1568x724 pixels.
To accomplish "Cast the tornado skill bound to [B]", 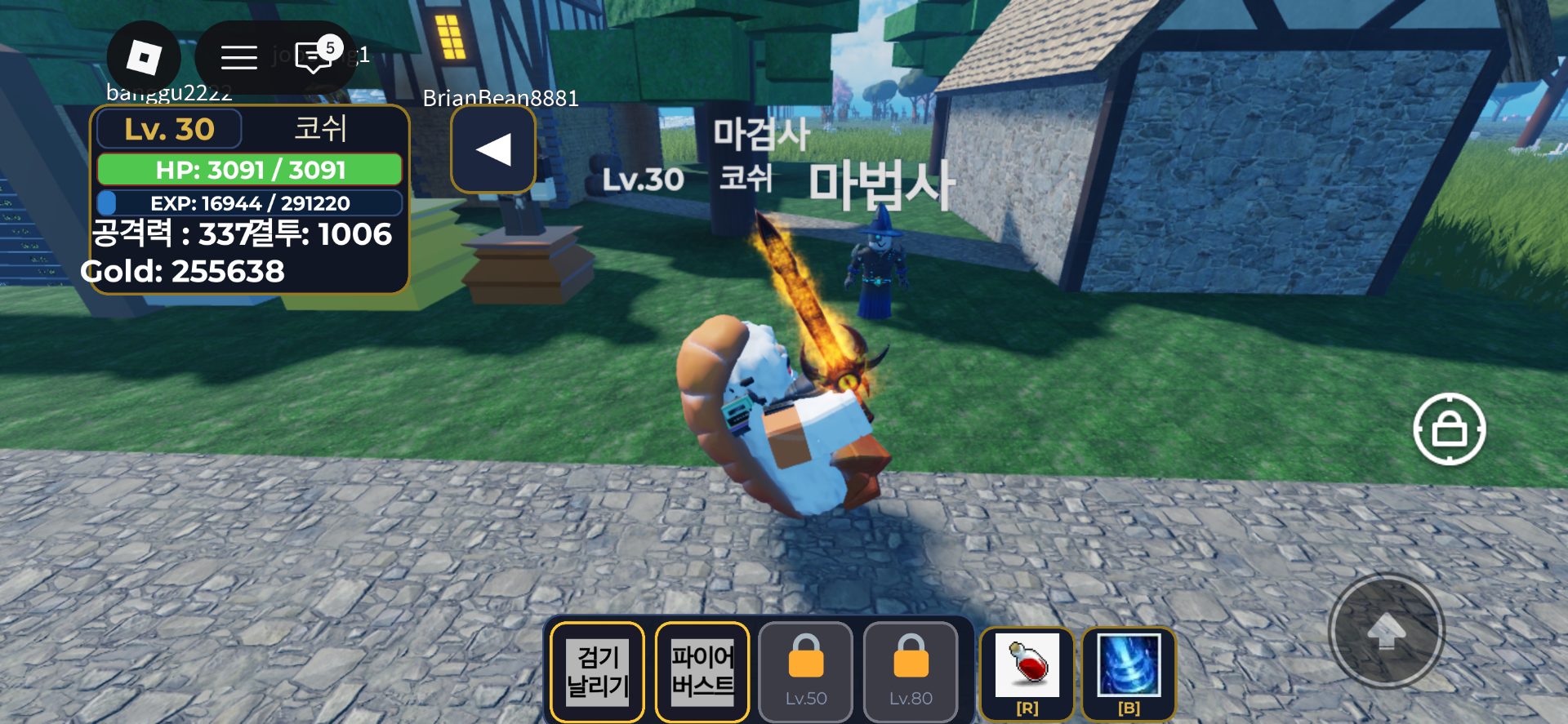I will coord(1129,671).
